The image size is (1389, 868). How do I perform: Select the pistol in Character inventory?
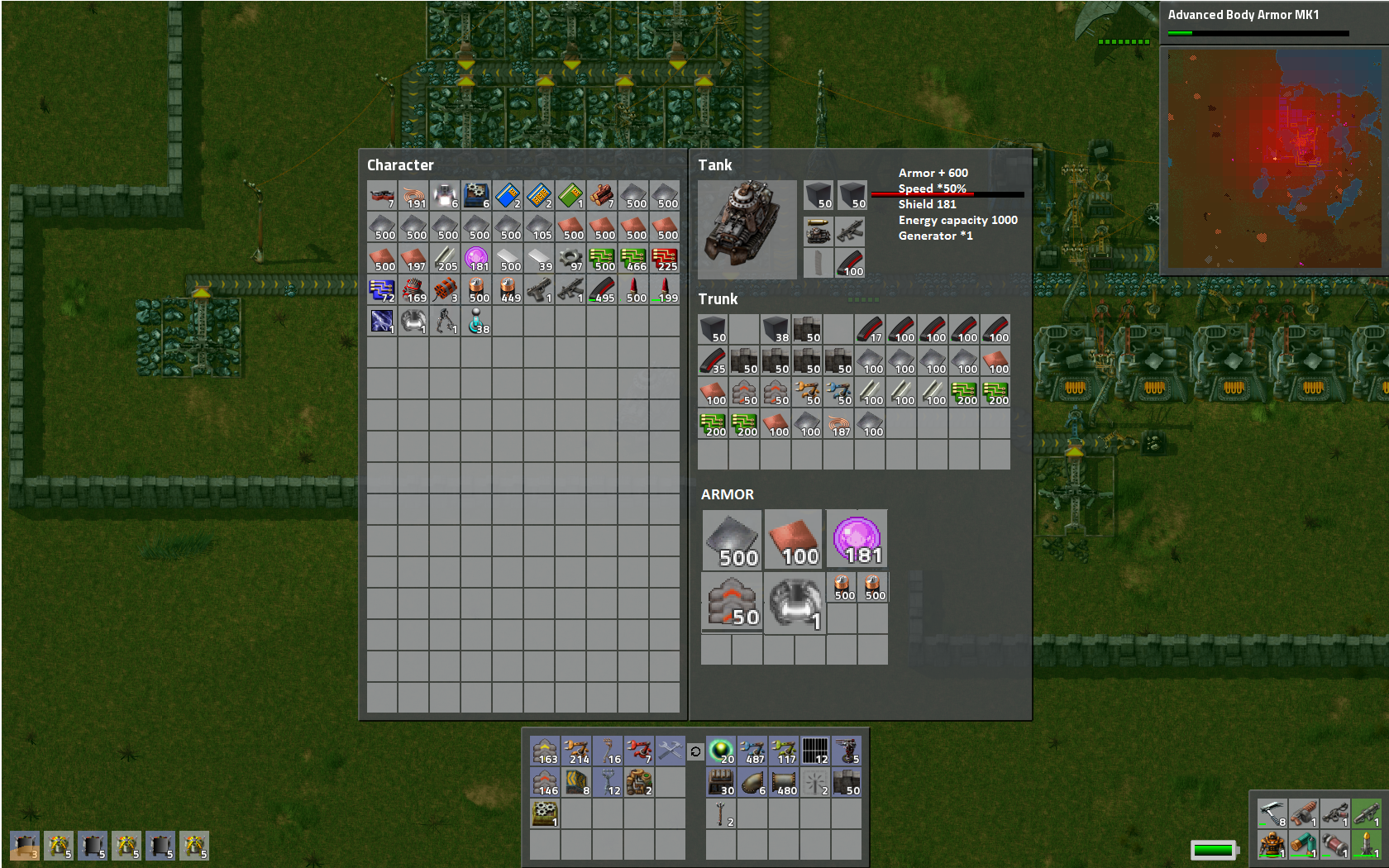click(539, 290)
